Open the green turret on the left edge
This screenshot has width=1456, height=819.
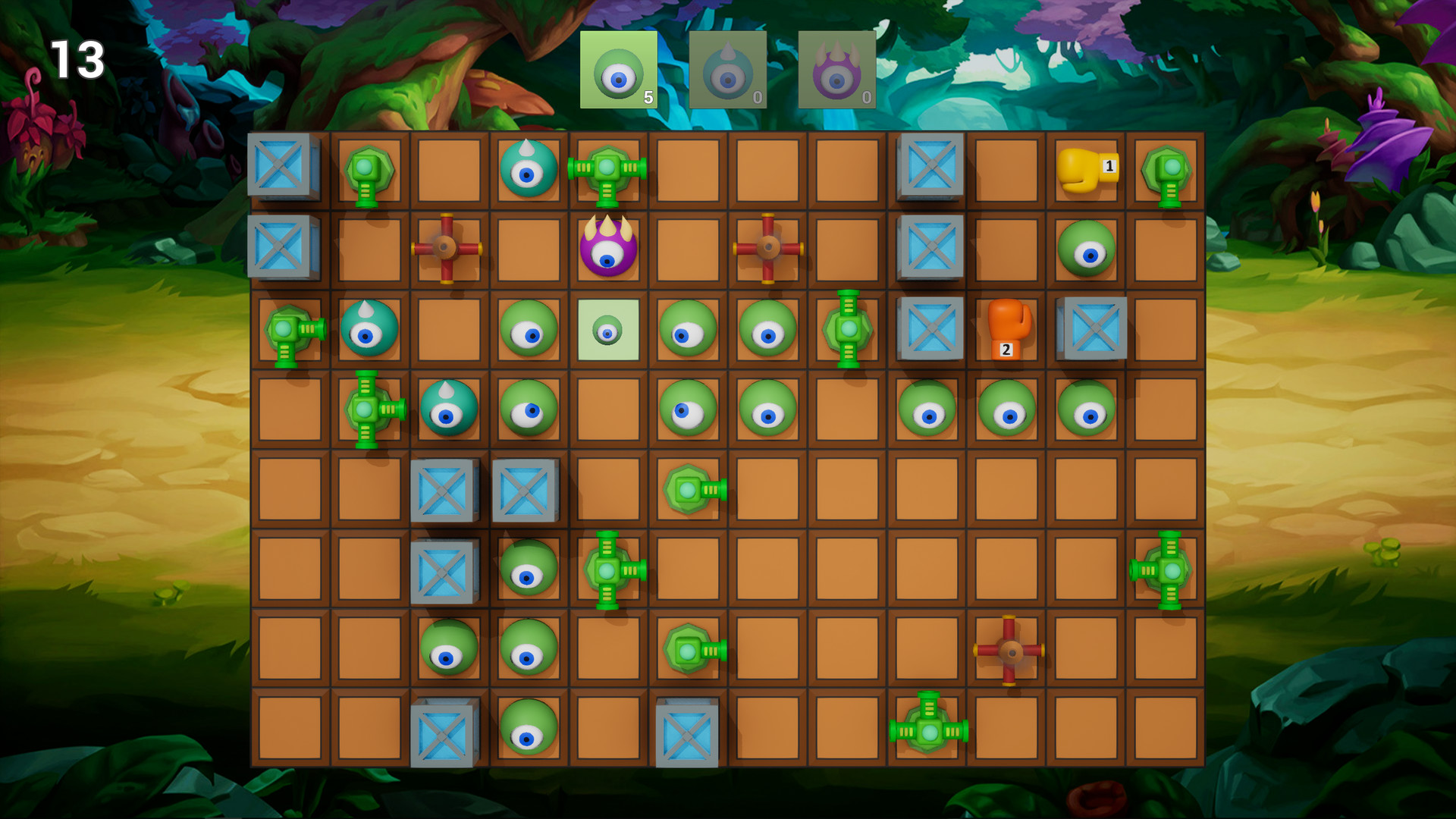click(290, 331)
